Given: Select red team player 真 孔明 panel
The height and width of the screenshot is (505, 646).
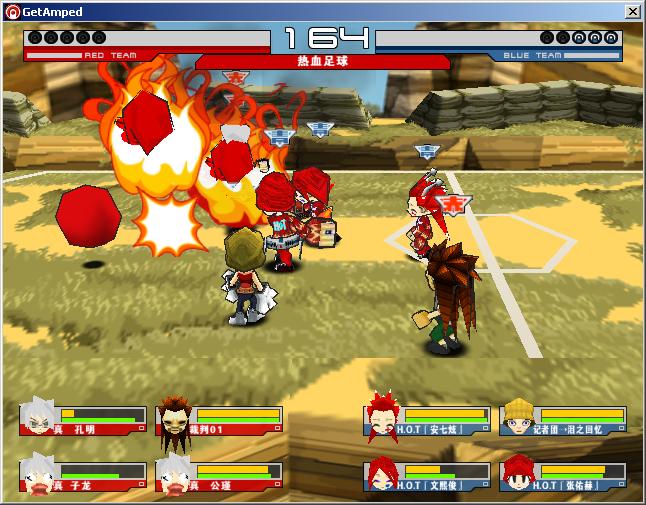Looking at the screenshot, I should click(83, 420).
